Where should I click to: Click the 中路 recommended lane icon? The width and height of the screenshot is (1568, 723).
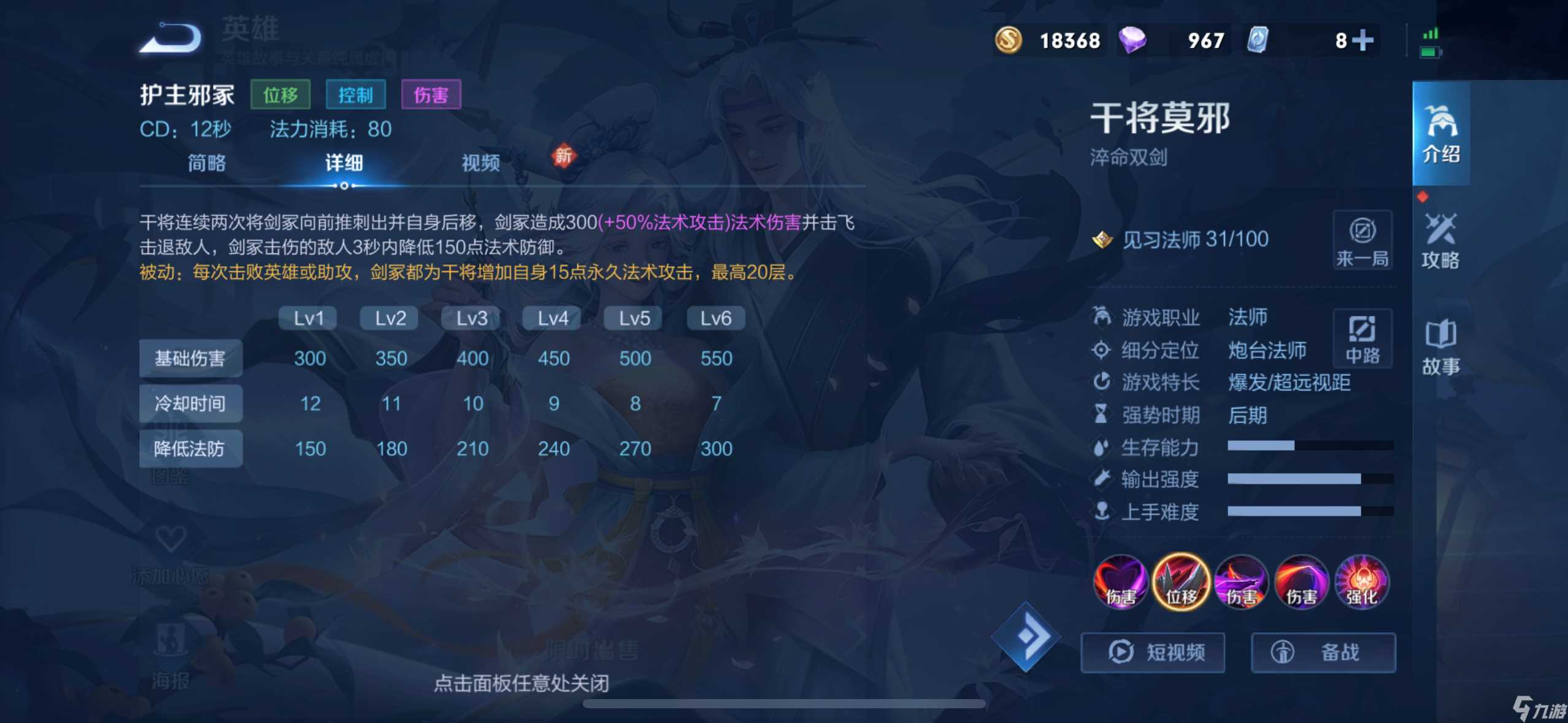[1363, 339]
